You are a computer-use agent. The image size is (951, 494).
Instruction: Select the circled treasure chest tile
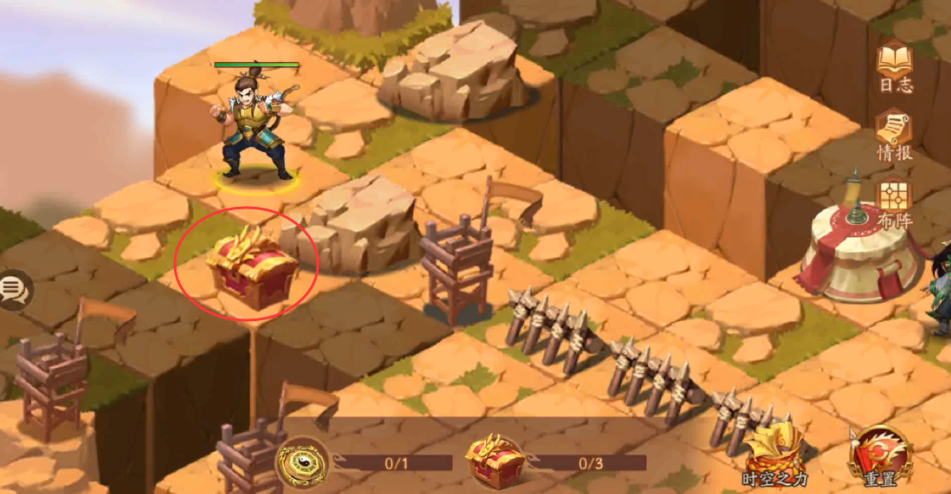point(250,268)
